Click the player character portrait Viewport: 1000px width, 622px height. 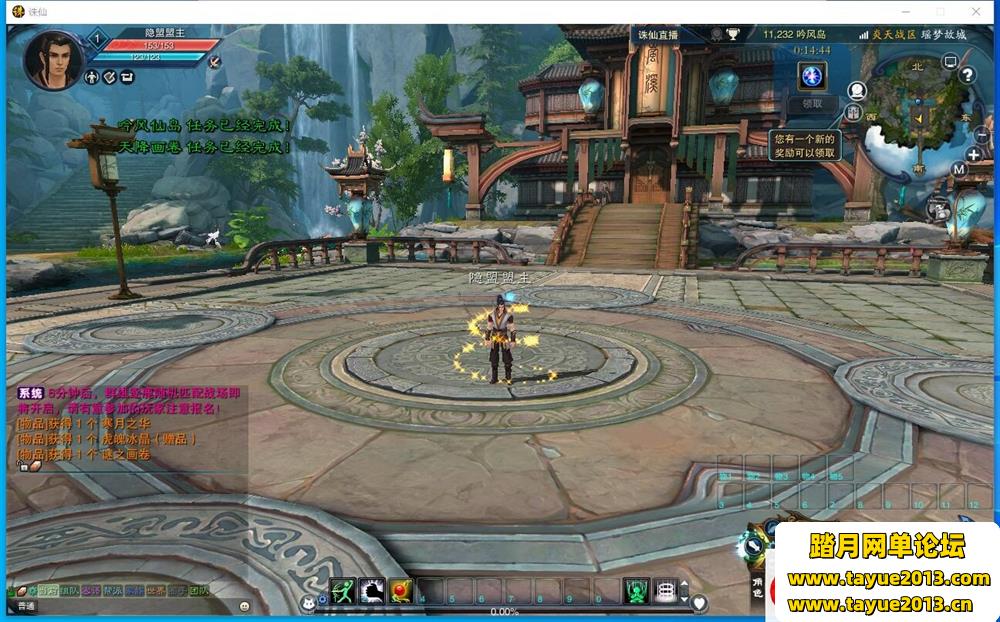pos(52,59)
